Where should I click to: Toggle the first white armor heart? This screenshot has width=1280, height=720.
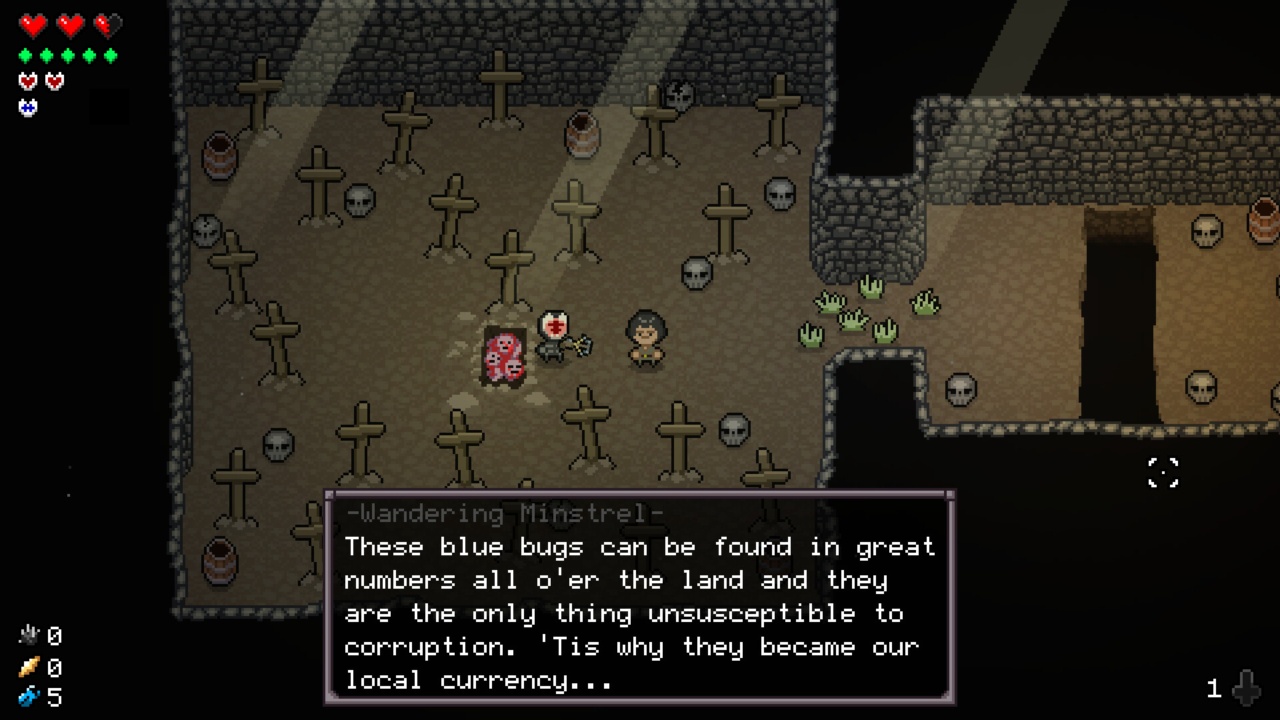click(x=27, y=81)
